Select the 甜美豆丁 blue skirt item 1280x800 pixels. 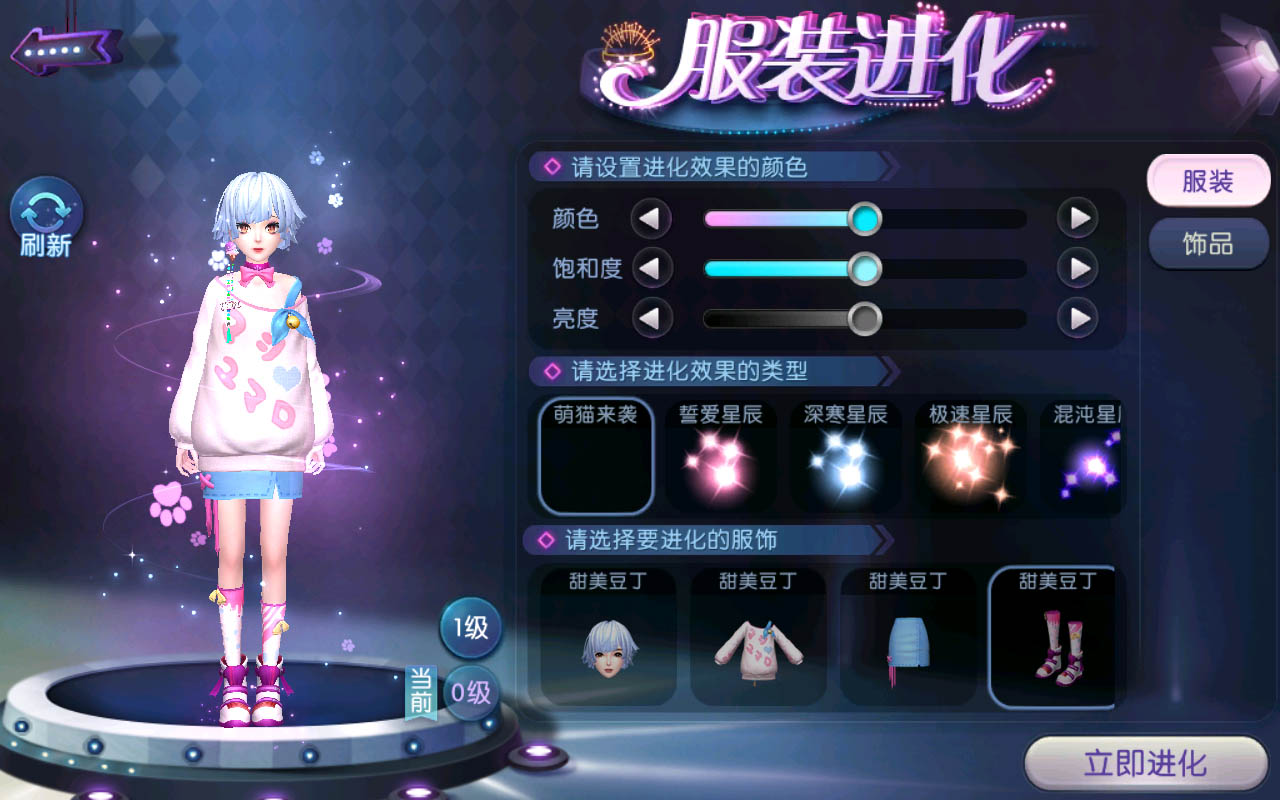point(908,637)
